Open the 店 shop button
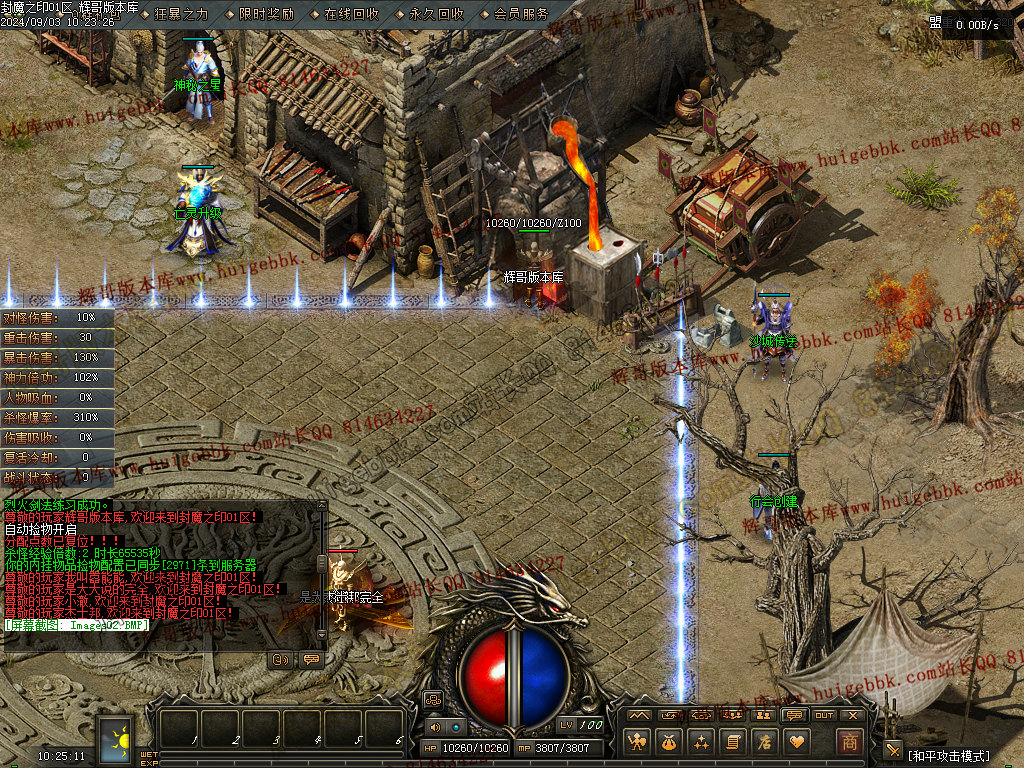Image resolution: width=1024 pixels, height=768 pixels. (765, 742)
